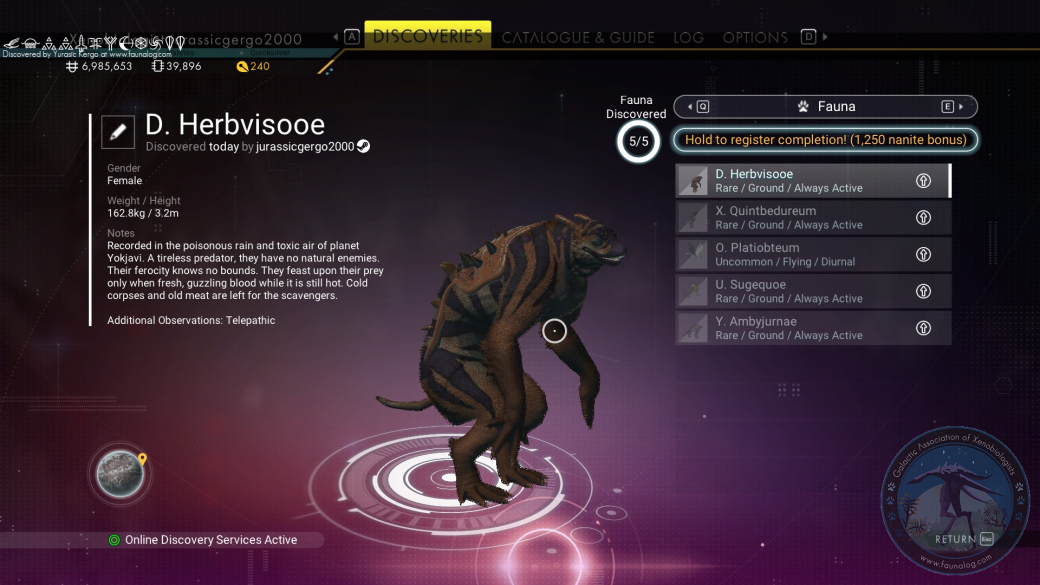Register completion for the 1,250 nanite bonus
1040x585 pixels.
click(825, 140)
